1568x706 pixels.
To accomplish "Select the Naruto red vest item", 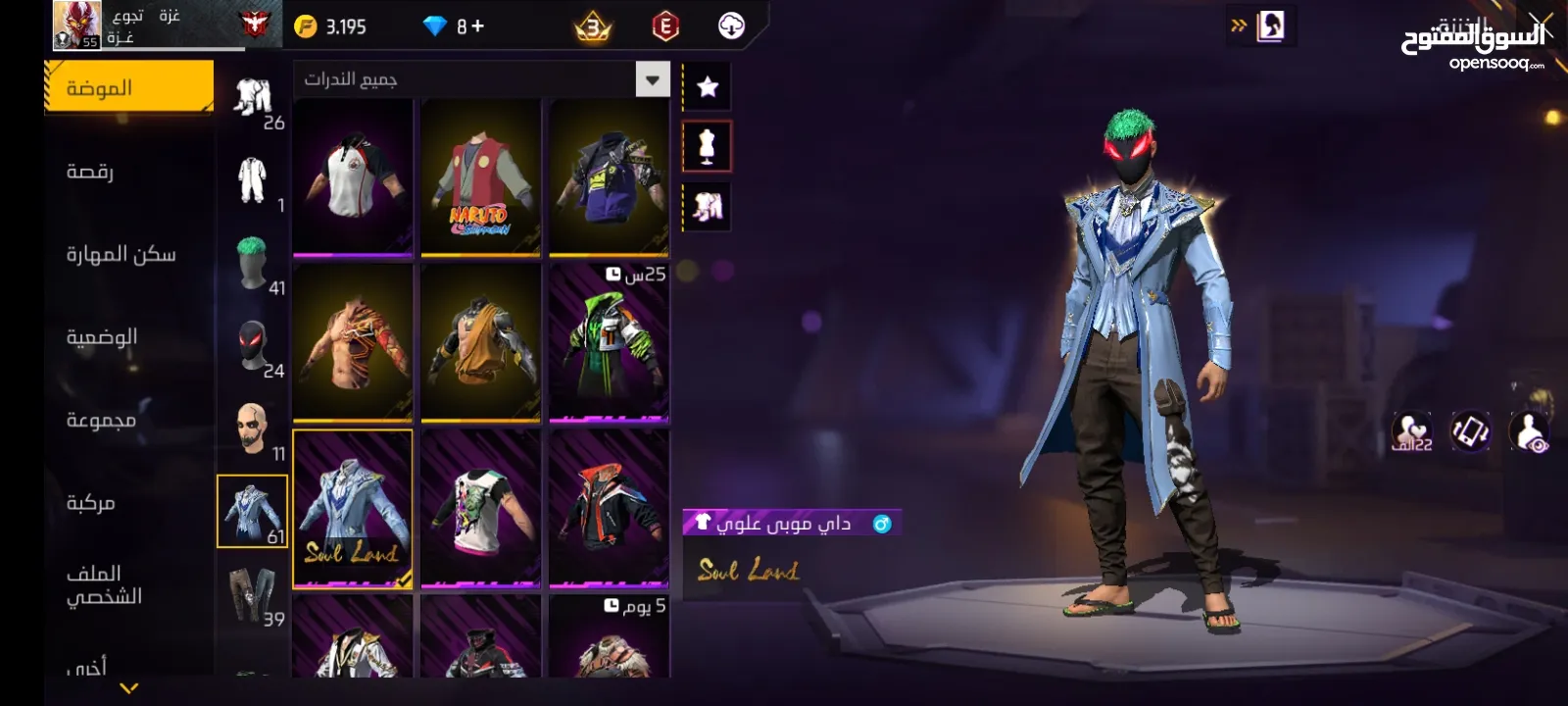I will tap(480, 178).
